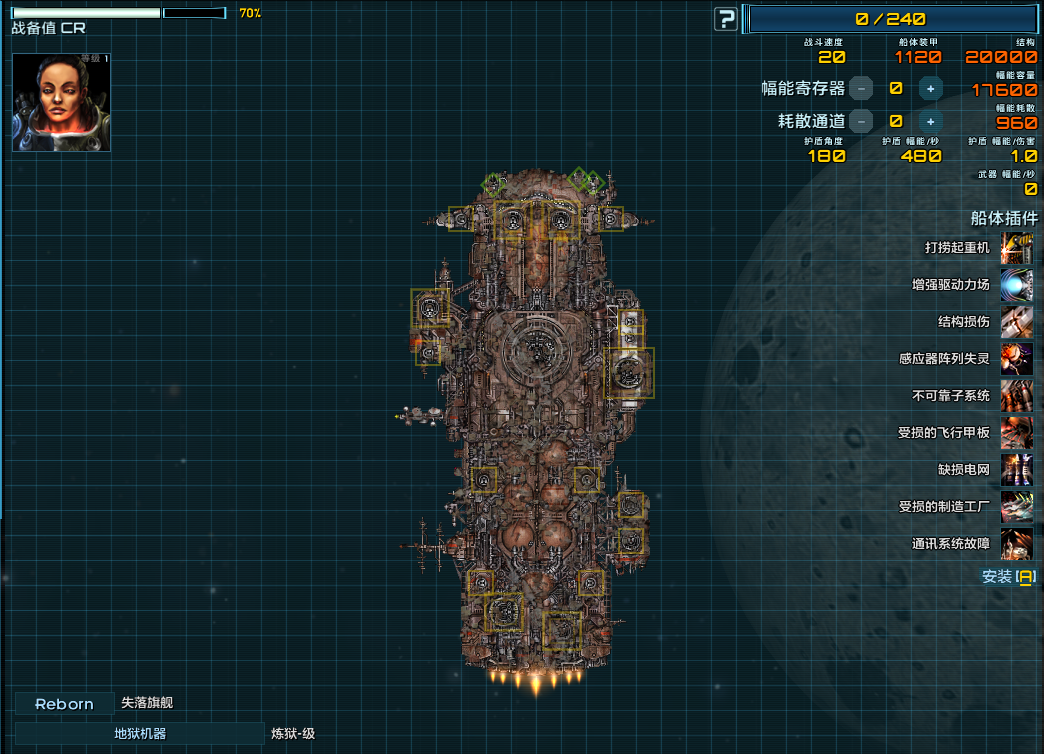Select the 通讯系统故障 hullmod icon

(x=1017, y=543)
